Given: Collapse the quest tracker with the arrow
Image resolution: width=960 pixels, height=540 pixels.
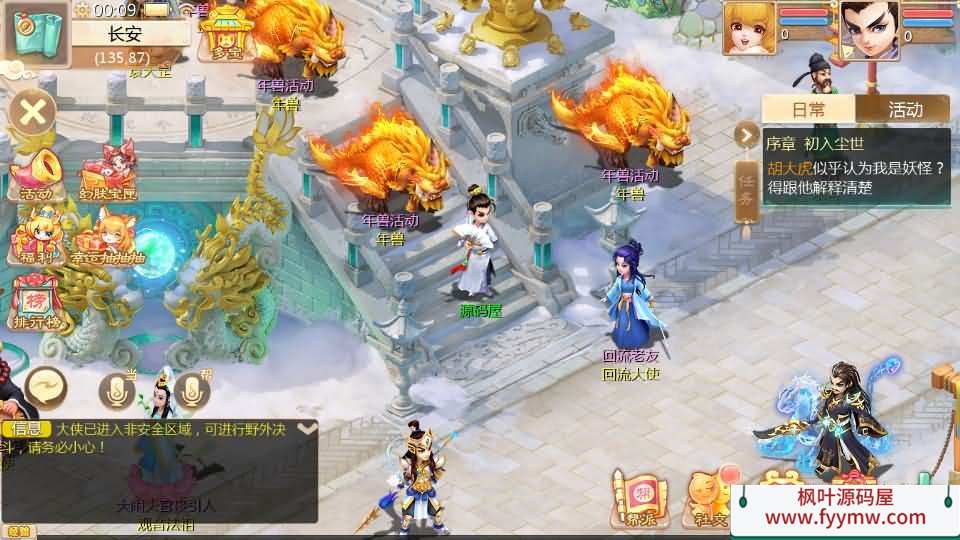Looking at the screenshot, I should (746, 134).
